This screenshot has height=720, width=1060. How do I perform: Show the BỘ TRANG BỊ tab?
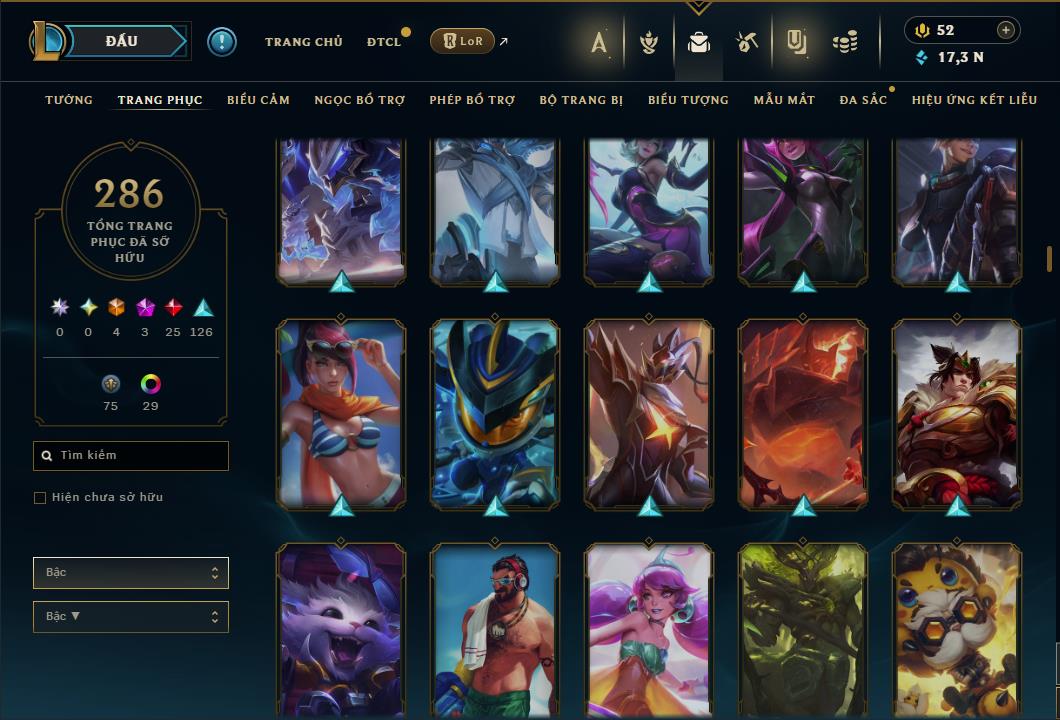(x=581, y=100)
